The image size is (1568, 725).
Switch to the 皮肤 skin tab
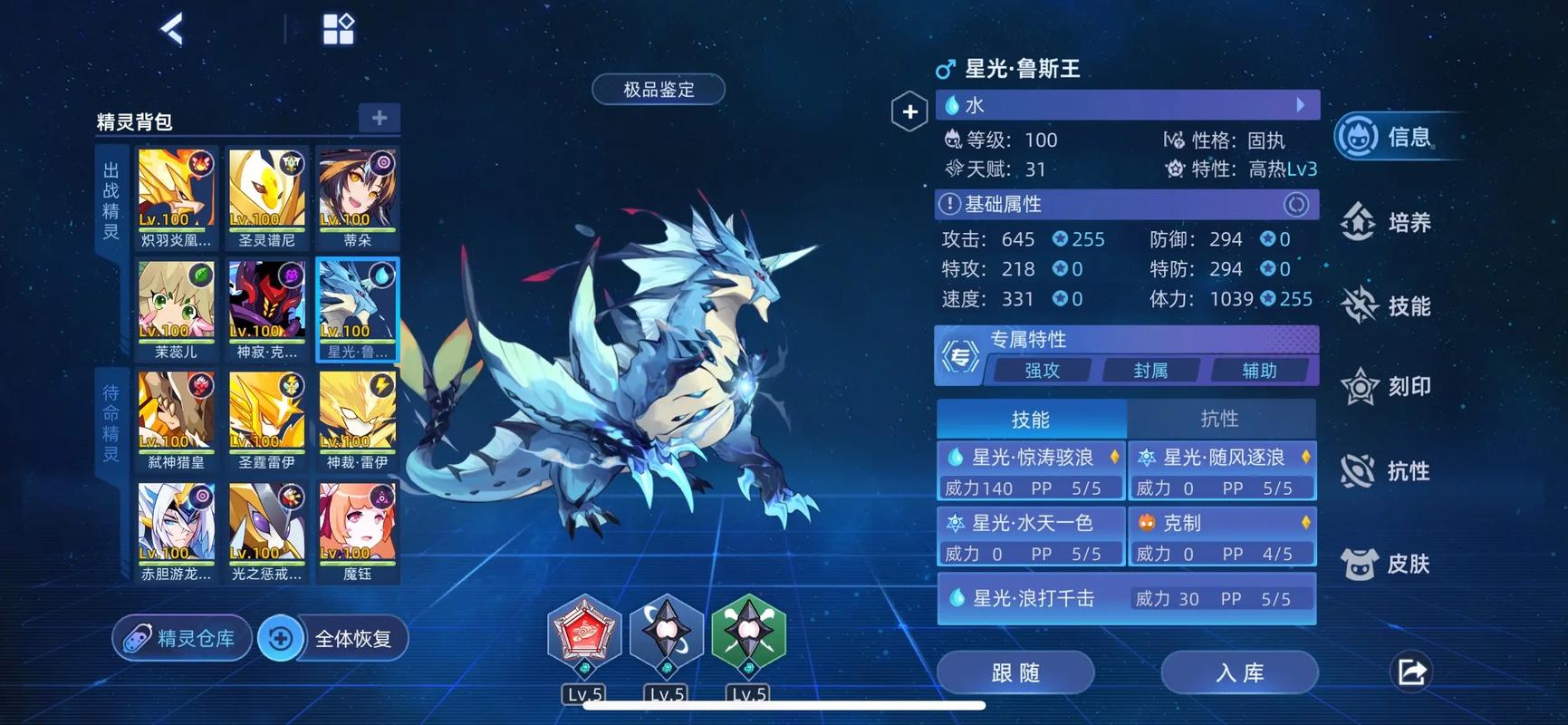[x=1388, y=564]
